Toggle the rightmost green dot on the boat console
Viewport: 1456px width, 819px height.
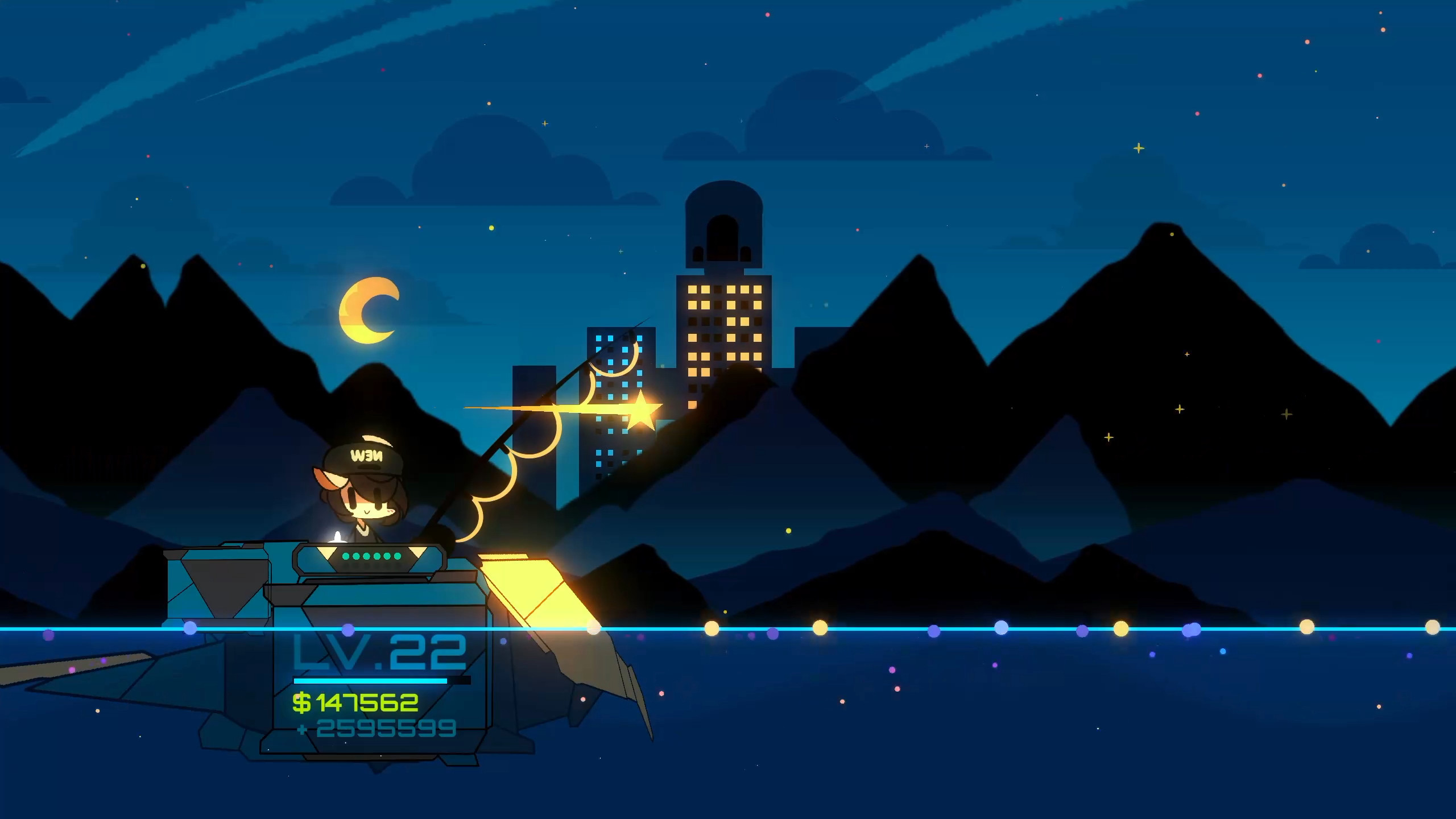(x=397, y=556)
